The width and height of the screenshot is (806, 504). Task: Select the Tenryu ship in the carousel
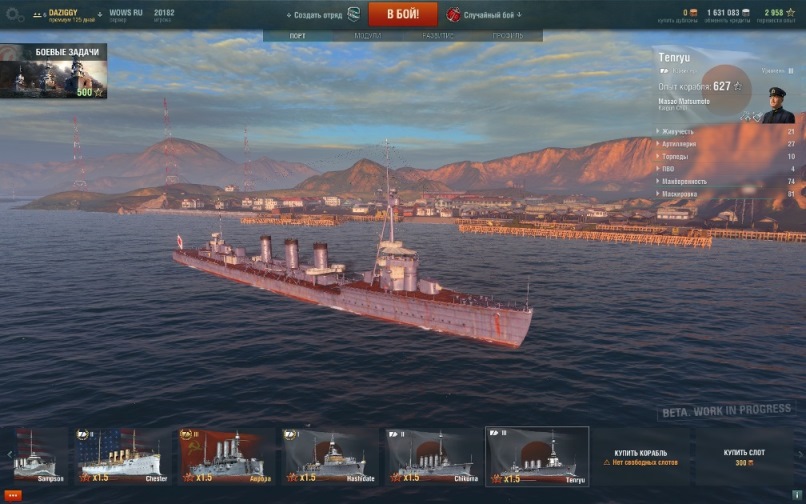537,457
